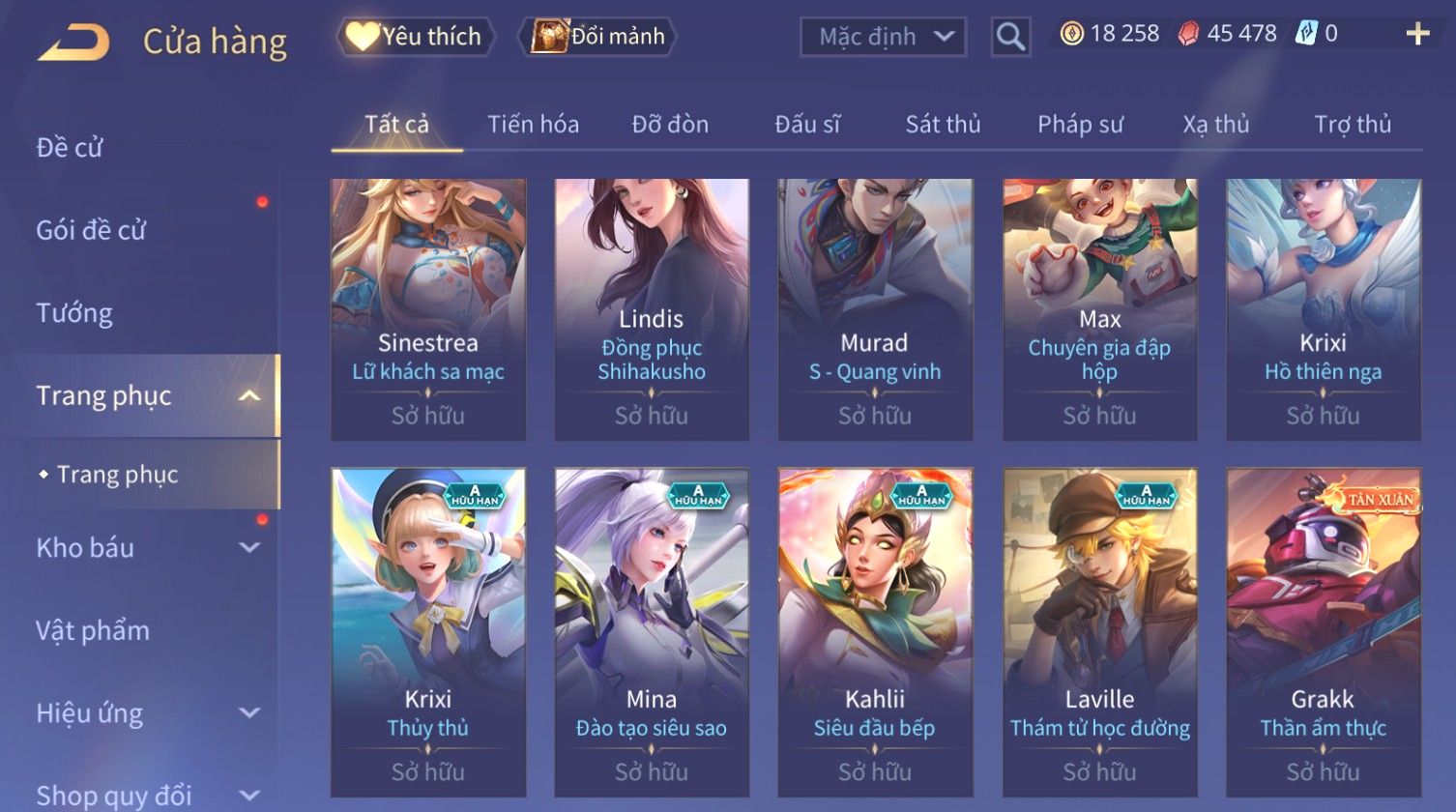Open the Tướng heroes section
Screen dimensions: 1456x812
(x=74, y=313)
